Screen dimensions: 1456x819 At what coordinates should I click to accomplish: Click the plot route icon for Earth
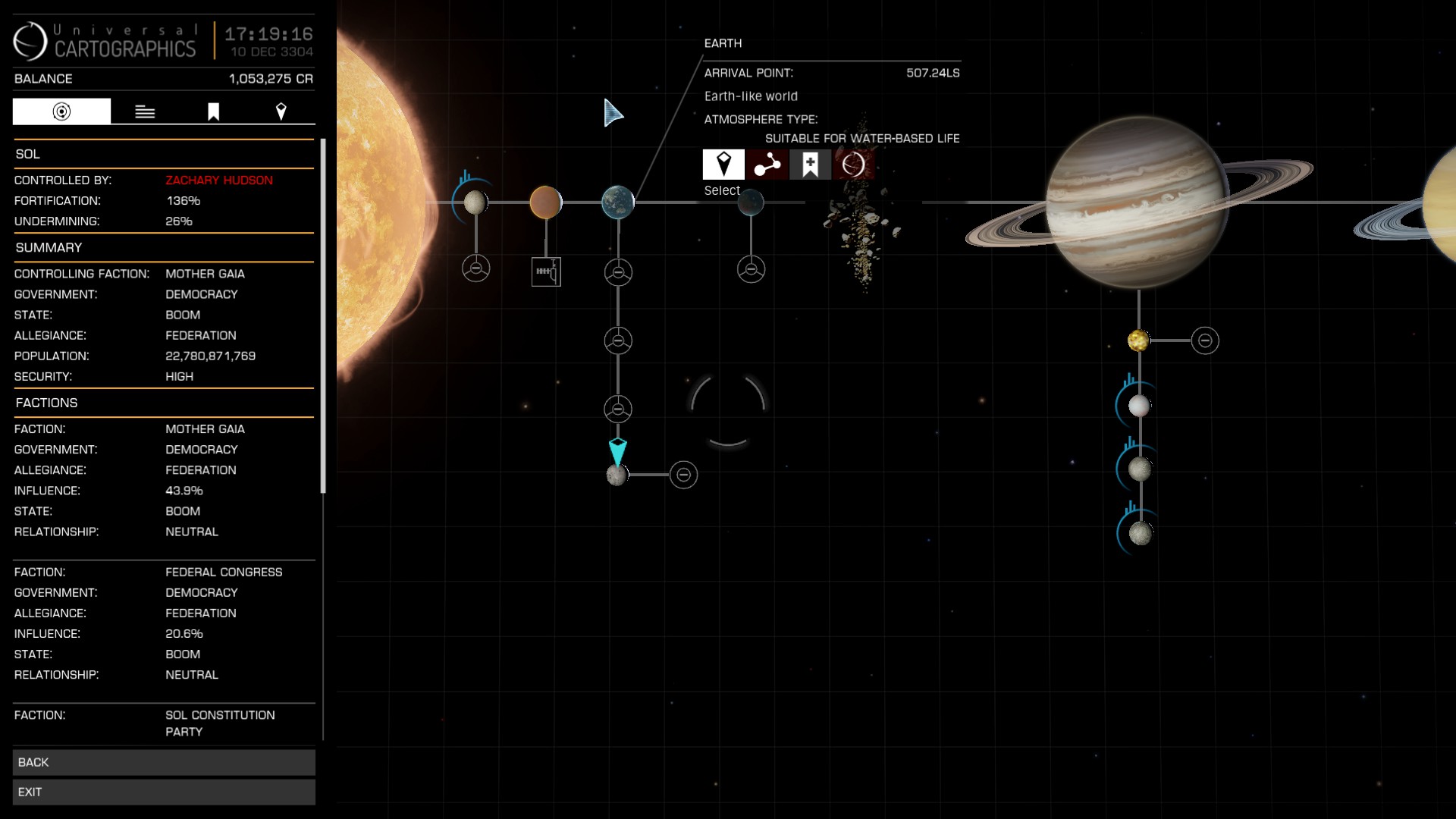click(x=767, y=164)
